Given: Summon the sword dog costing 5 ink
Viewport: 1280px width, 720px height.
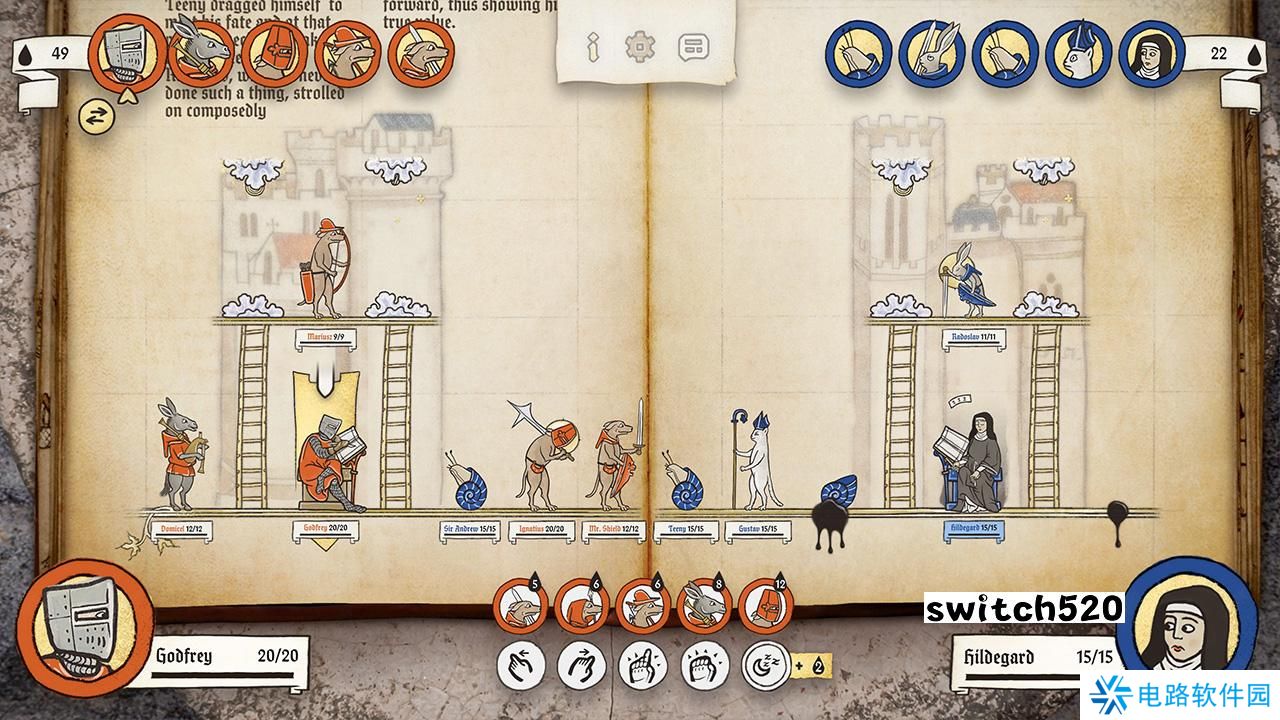Looking at the screenshot, I should (521, 606).
